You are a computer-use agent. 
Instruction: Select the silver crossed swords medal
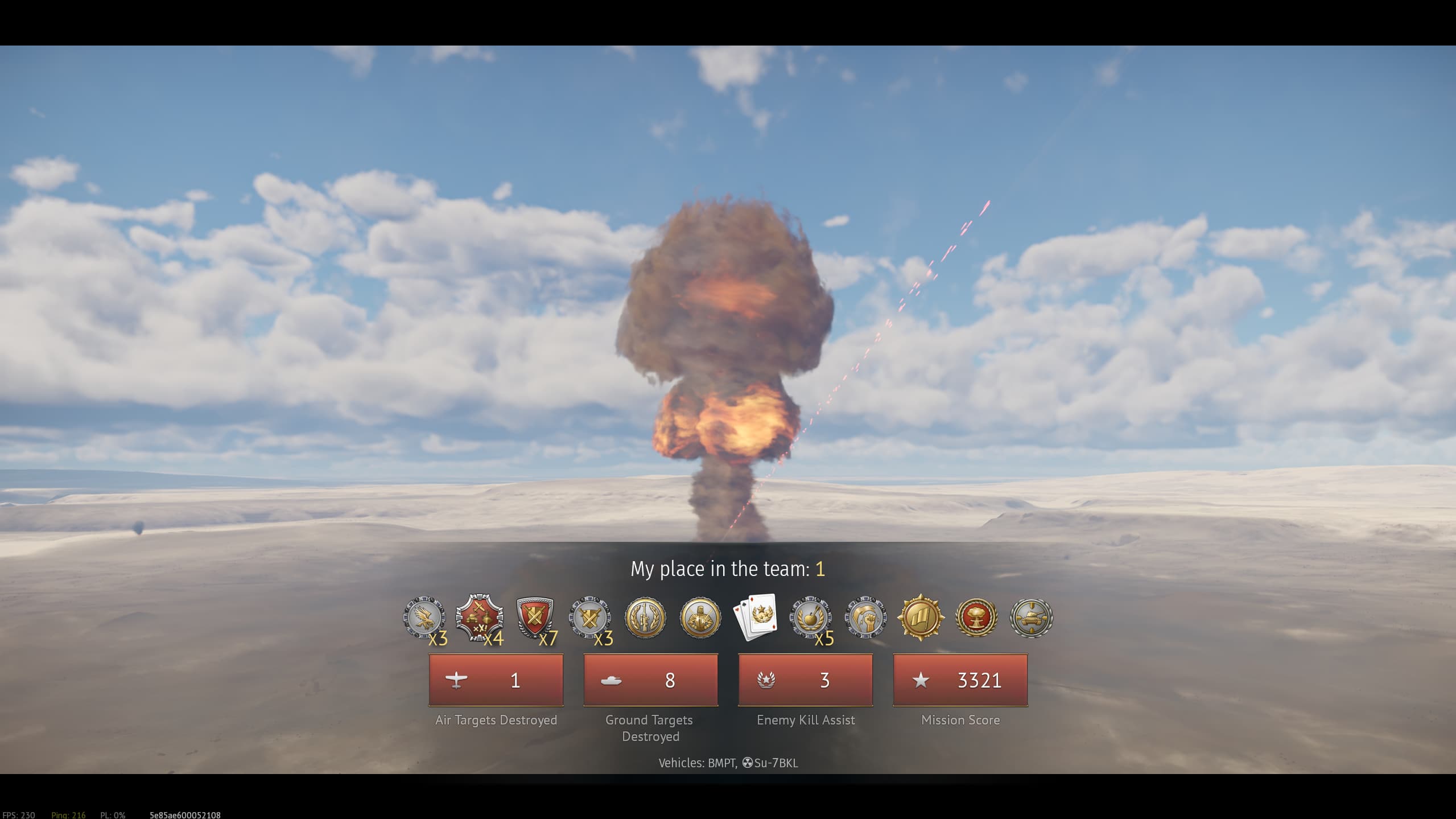tap(590, 618)
